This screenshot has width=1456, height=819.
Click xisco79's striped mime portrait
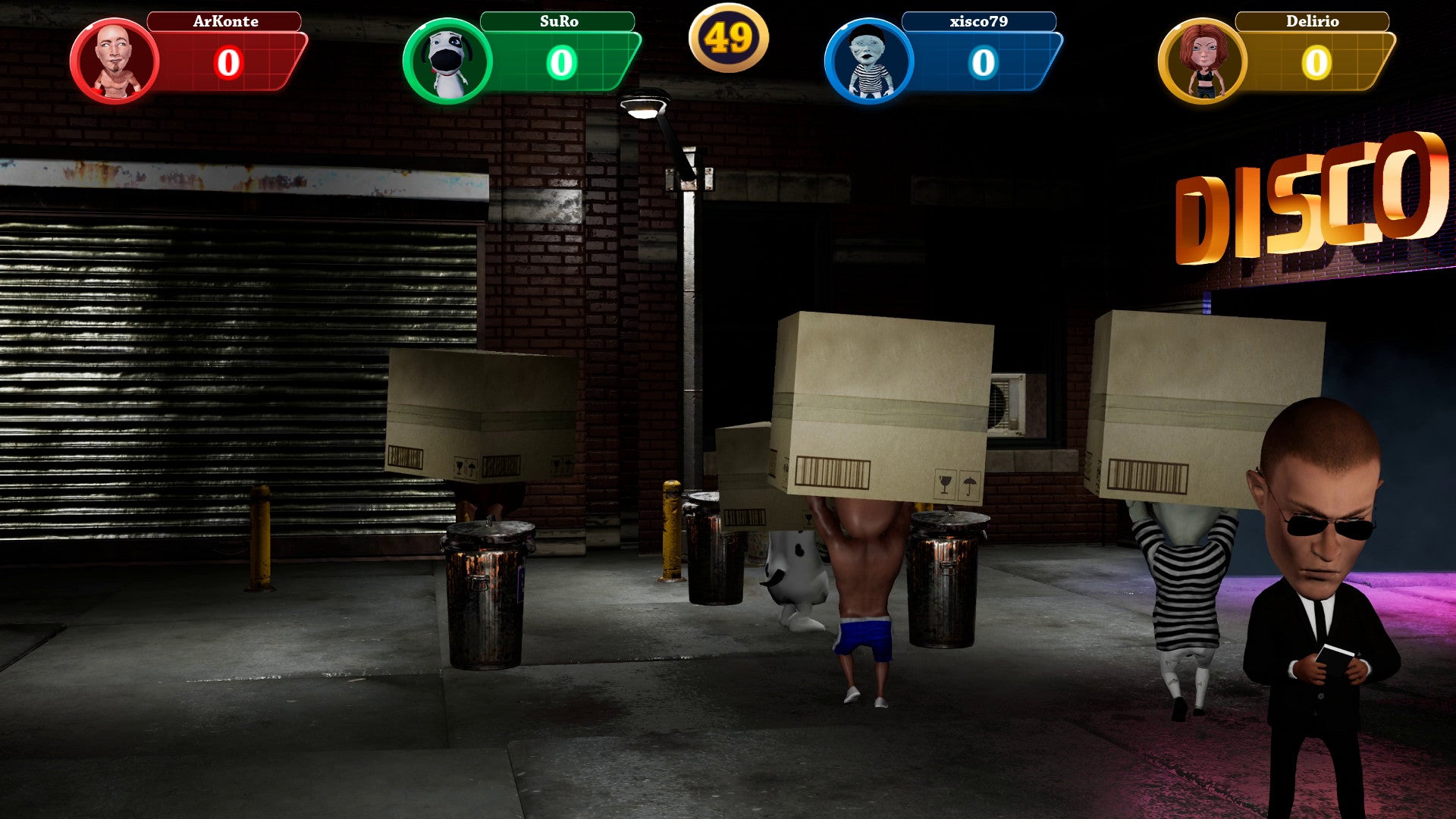[x=869, y=61]
